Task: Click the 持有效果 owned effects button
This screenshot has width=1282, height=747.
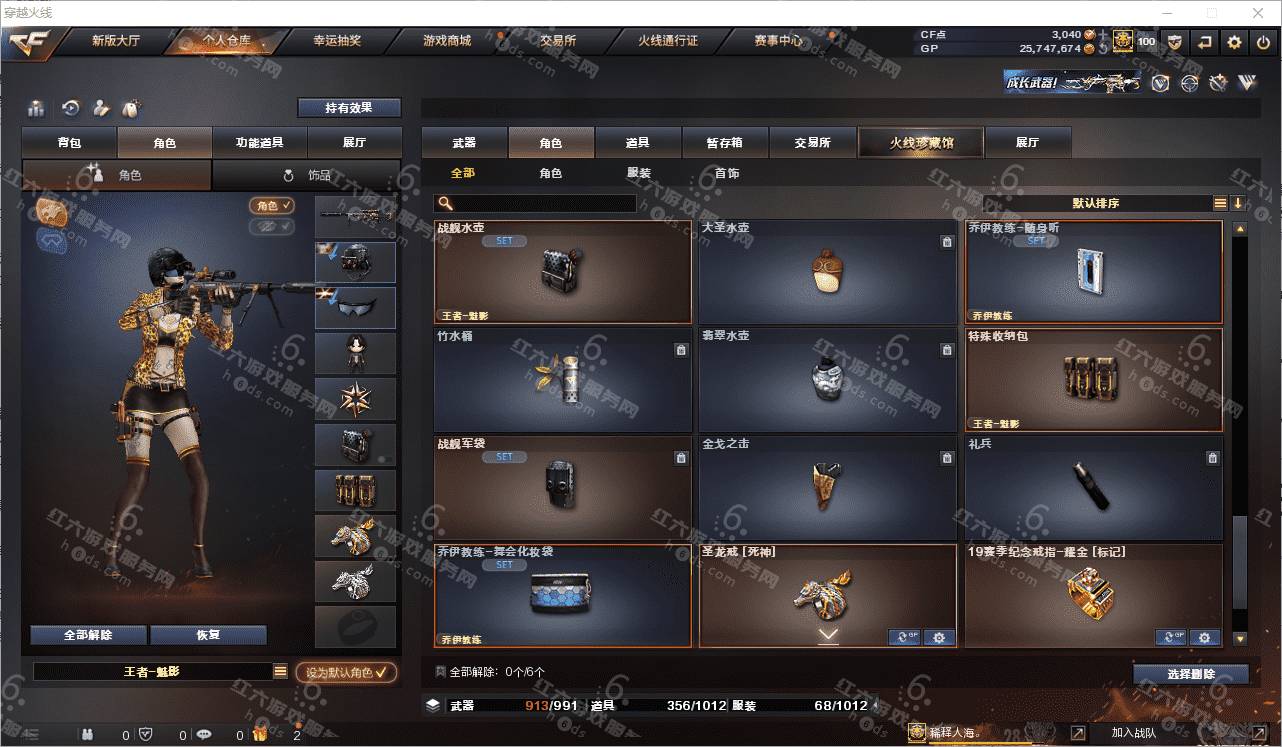Action: click(348, 108)
